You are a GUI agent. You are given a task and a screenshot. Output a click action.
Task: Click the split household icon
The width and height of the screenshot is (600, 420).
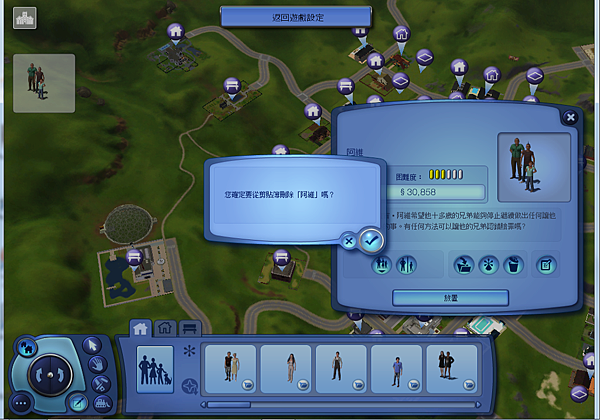click(407, 265)
